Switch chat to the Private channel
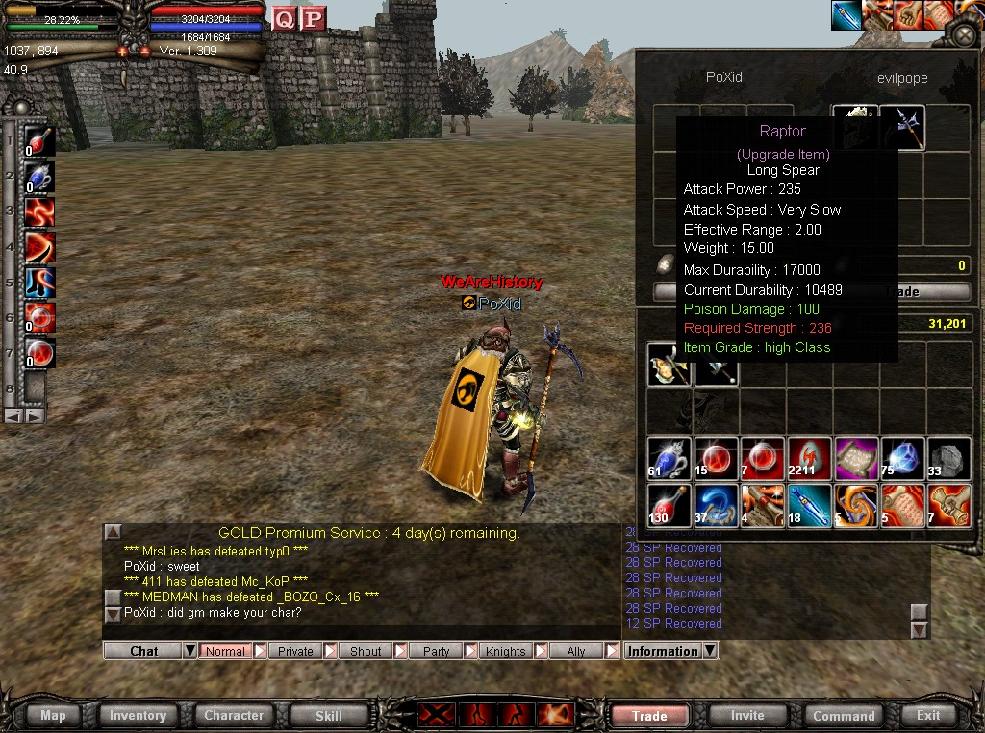The width and height of the screenshot is (985, 733). [295, 651]
